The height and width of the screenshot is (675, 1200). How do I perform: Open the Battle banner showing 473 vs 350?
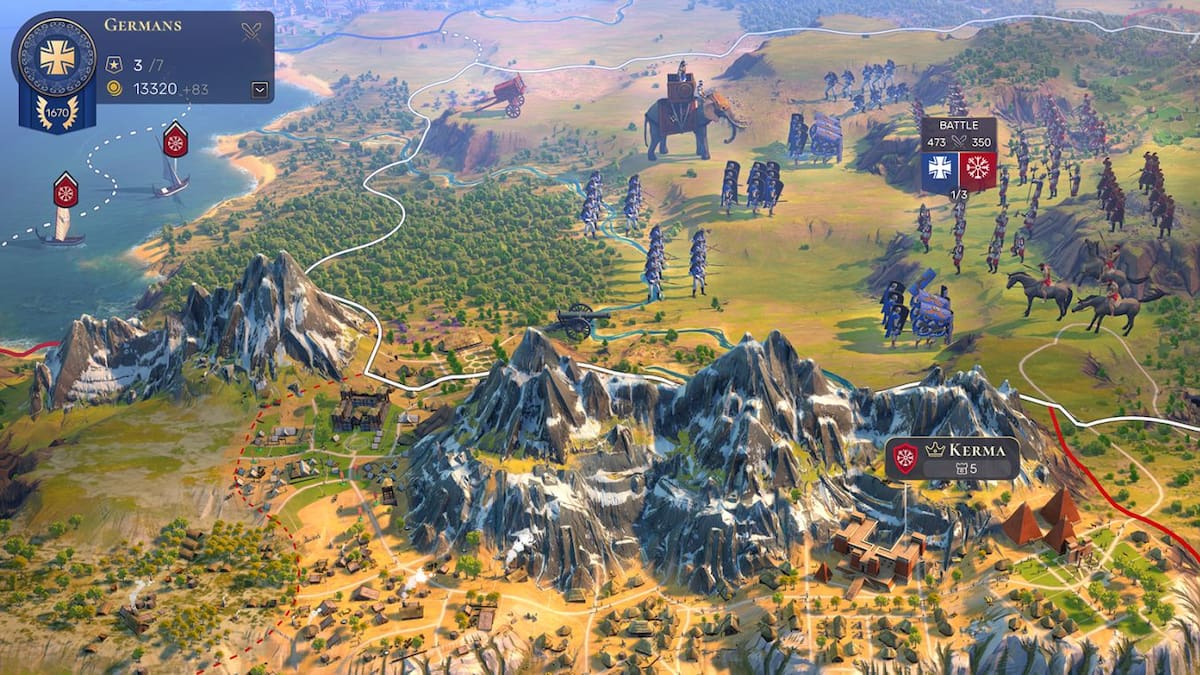(x=958, y=153)
